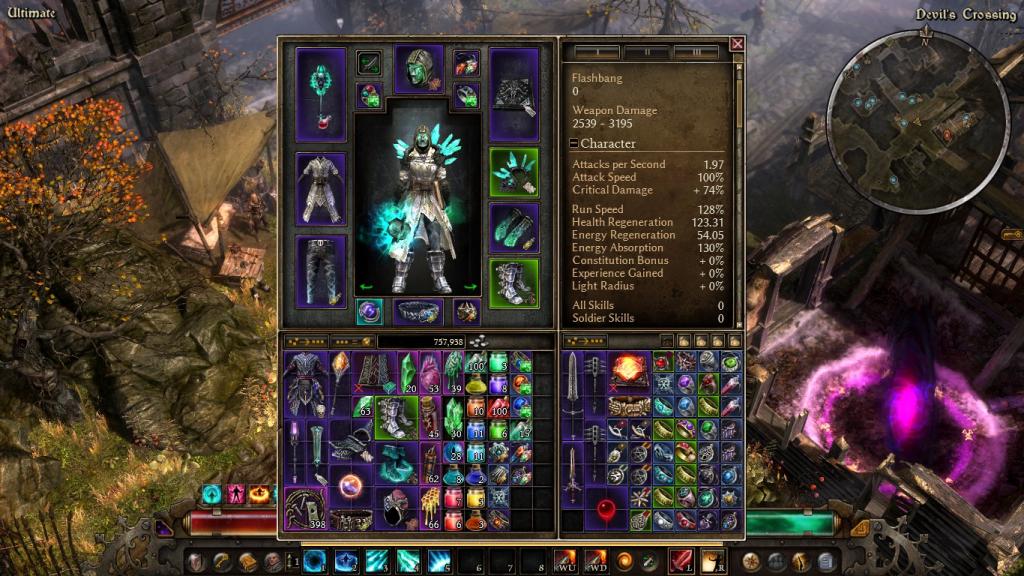Select the equipped boots slot
The width and height of the screenshot is (1024, 576).
tap(514, 283)
